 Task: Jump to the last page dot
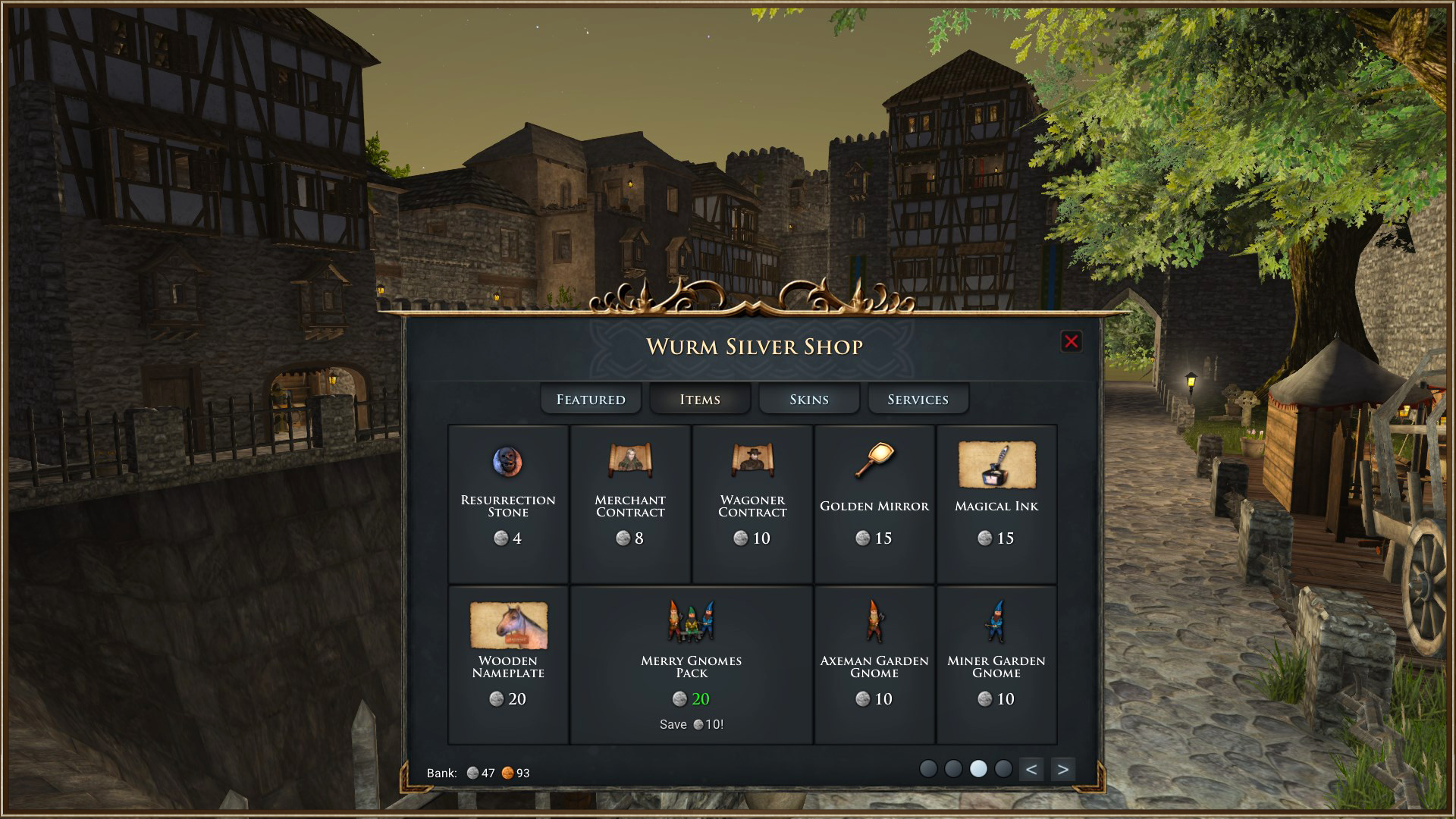[1003, 769]
